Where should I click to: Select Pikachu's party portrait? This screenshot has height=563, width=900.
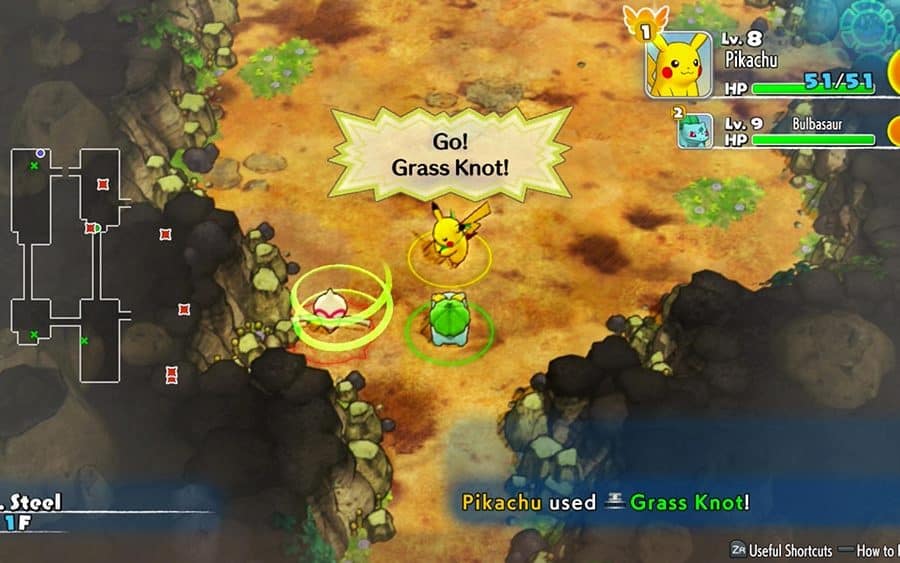point(679,65)
